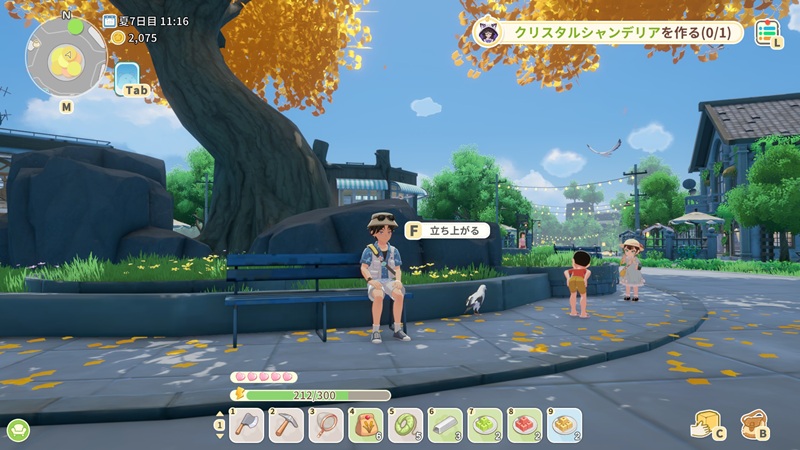Switch to the next hotbar page
Viewport: 800px width, 450px height.
(x=220, y=436)
